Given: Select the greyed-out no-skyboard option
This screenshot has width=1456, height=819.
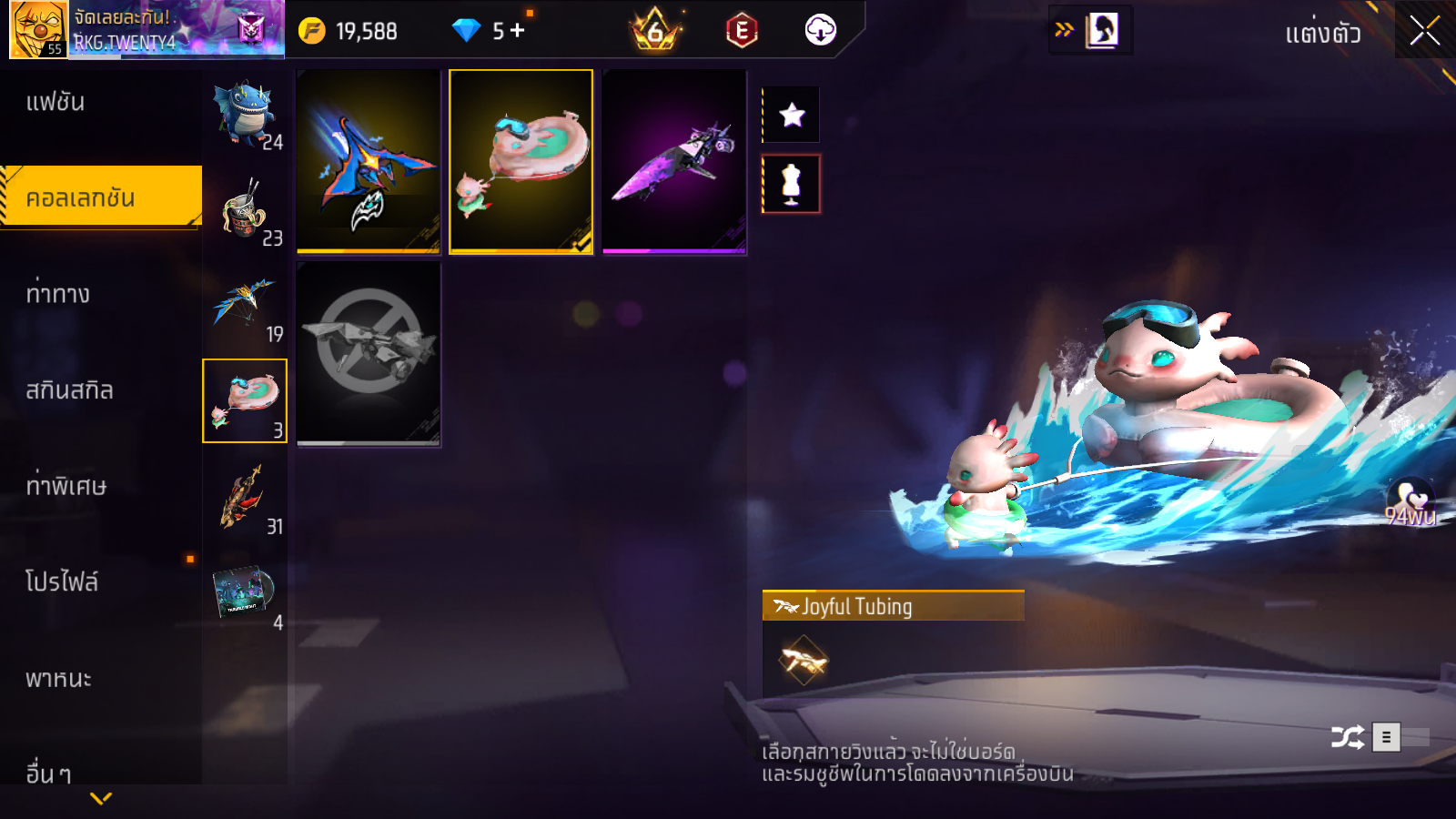Looking at the screenshot, I should 369,353.
